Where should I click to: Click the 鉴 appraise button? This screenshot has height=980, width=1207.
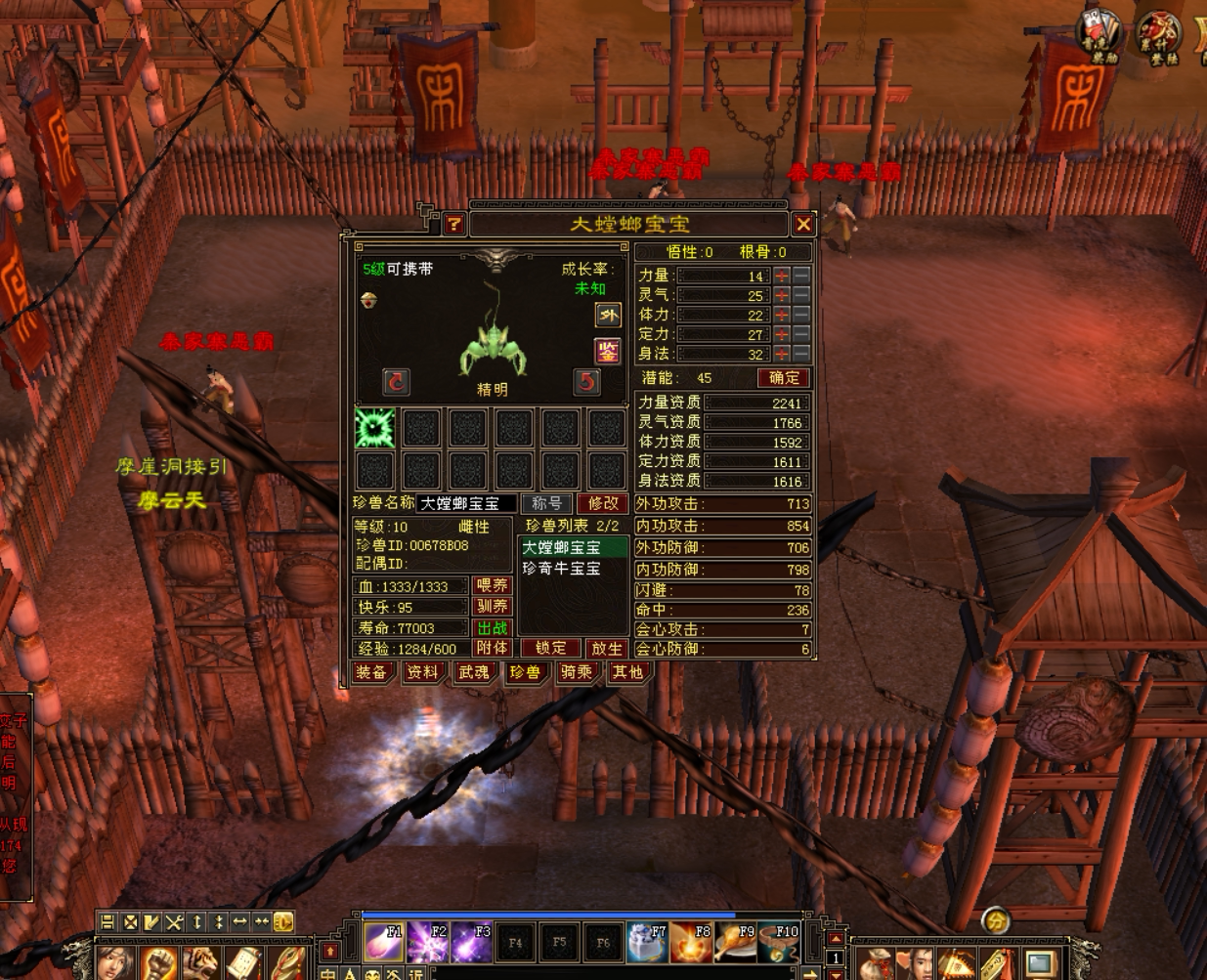point(607,352)
